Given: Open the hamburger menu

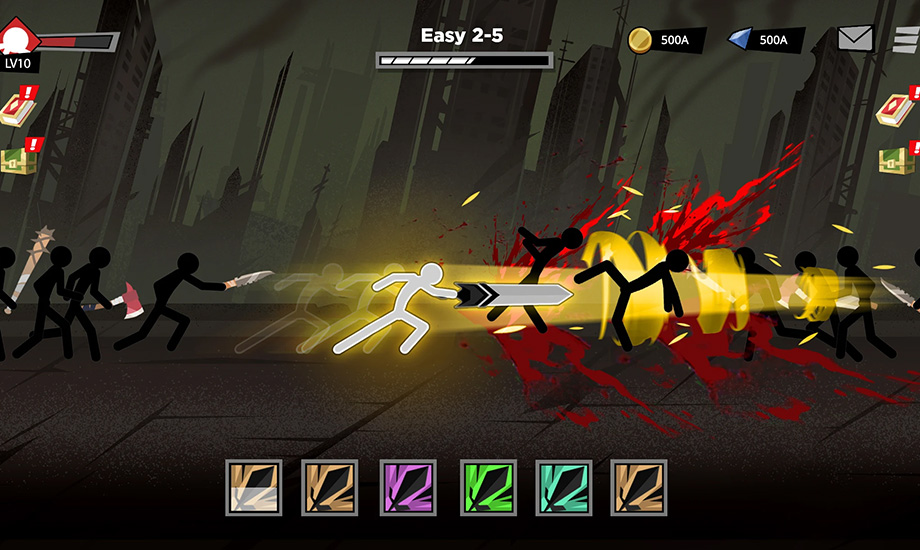Looking at the screenshot, I should tap(906, 38).
